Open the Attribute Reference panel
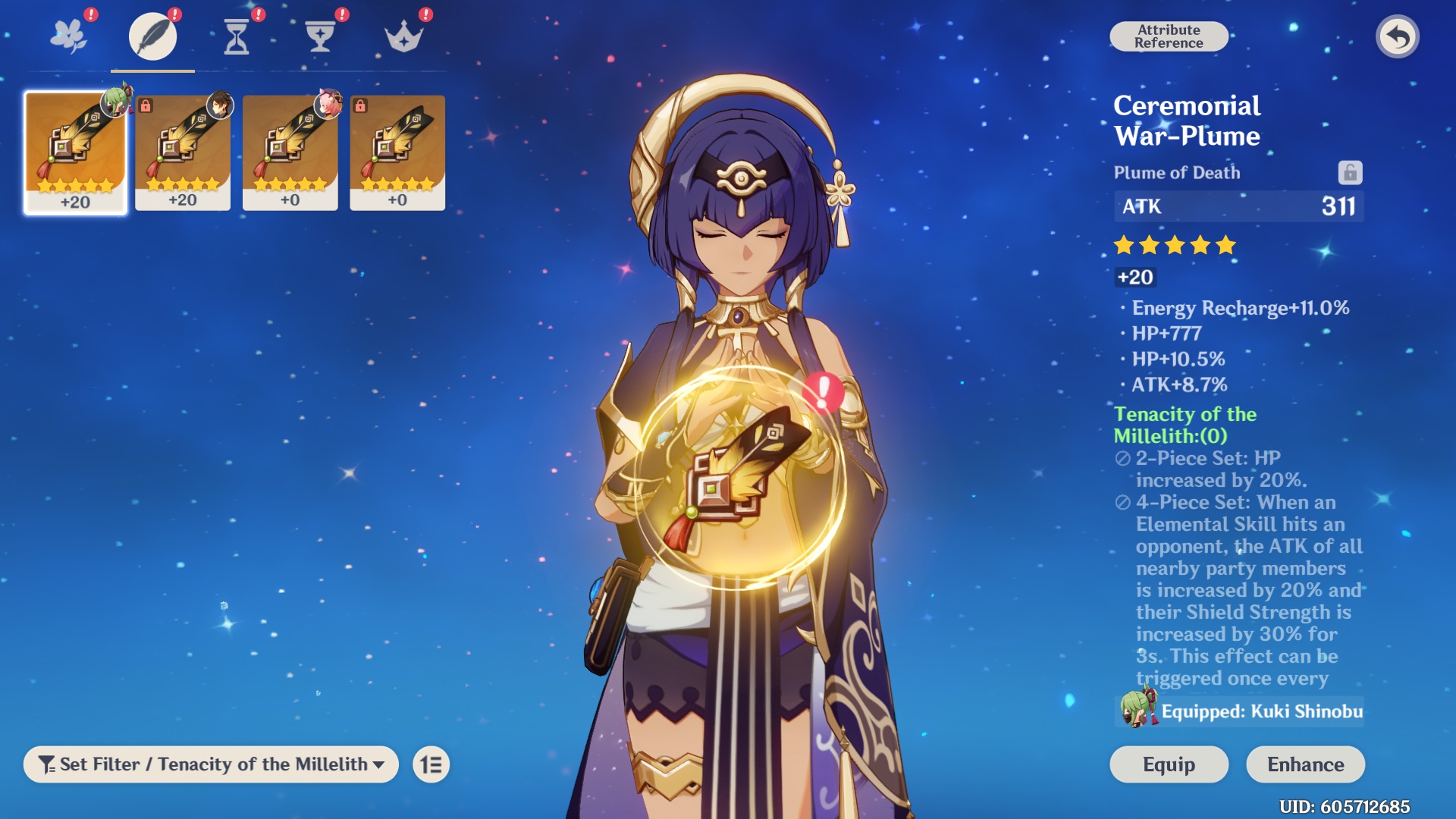The width and height of the screenshot is (1456, 819). [x=1169, y=36]
